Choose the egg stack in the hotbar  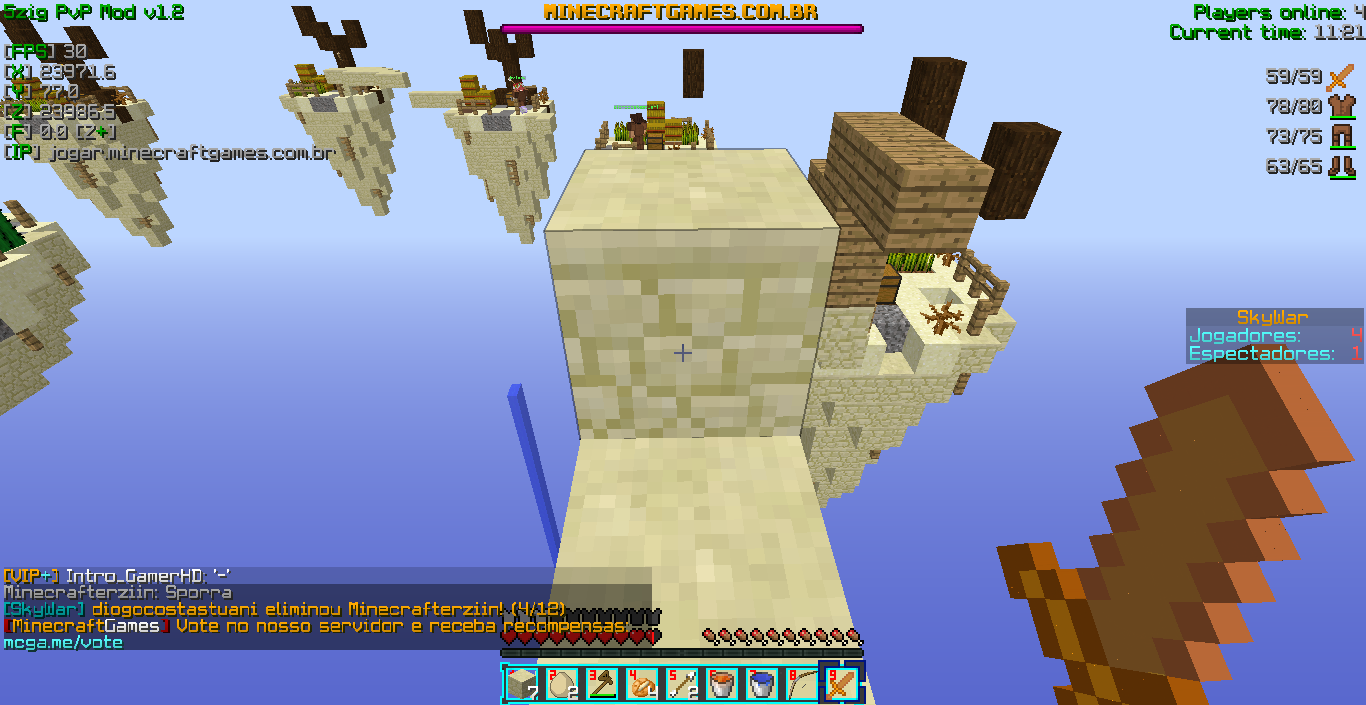(x=562, y=685)
